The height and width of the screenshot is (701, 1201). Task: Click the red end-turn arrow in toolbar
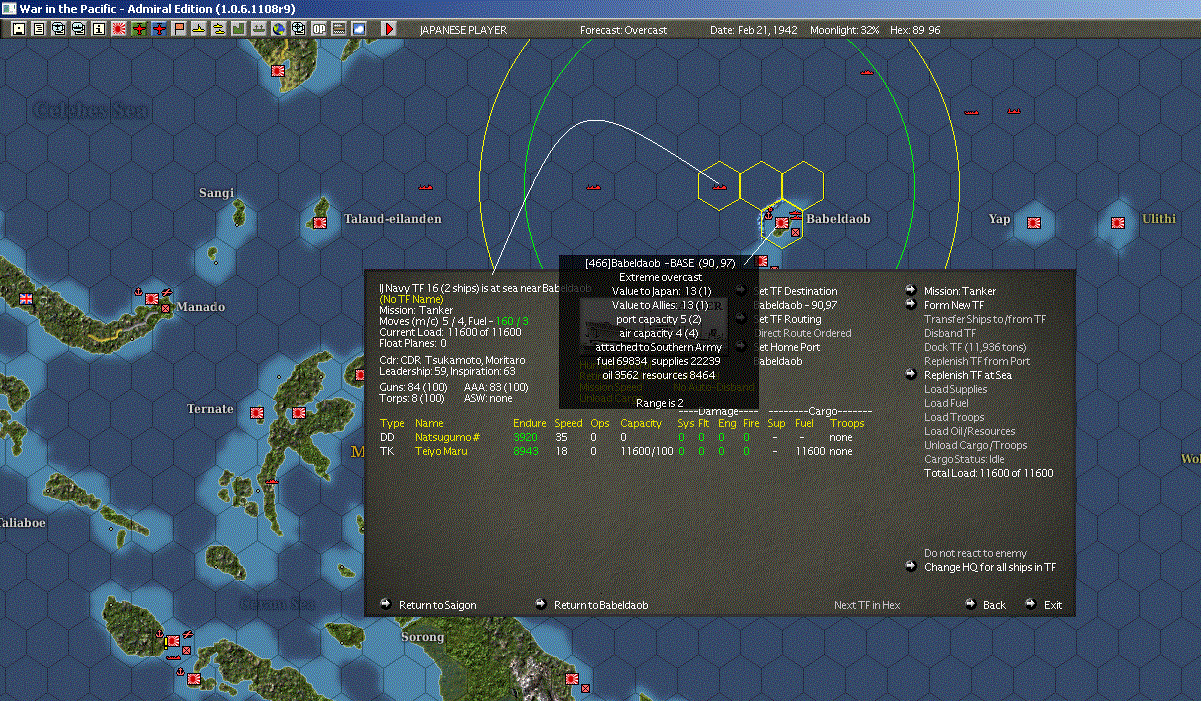(x=389, y=29)
